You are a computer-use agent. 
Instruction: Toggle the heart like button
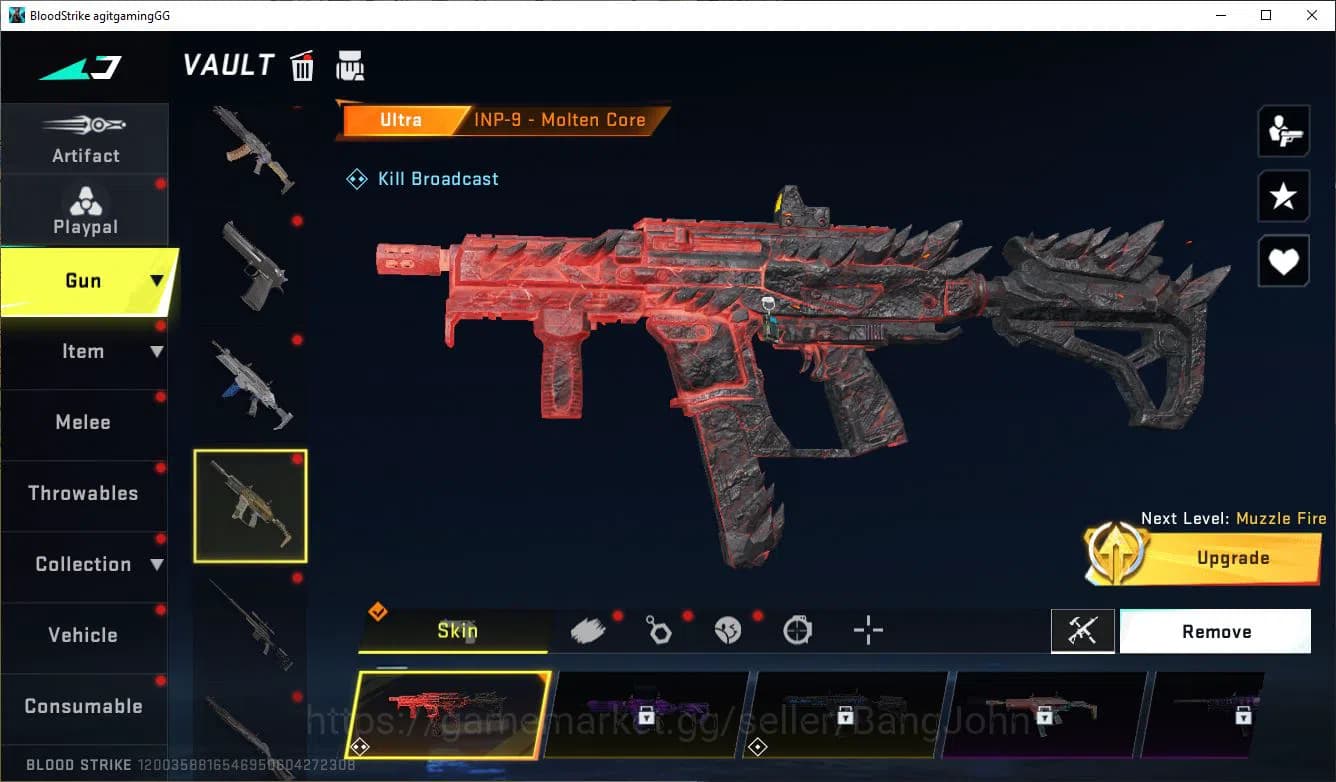point(1283,261)
